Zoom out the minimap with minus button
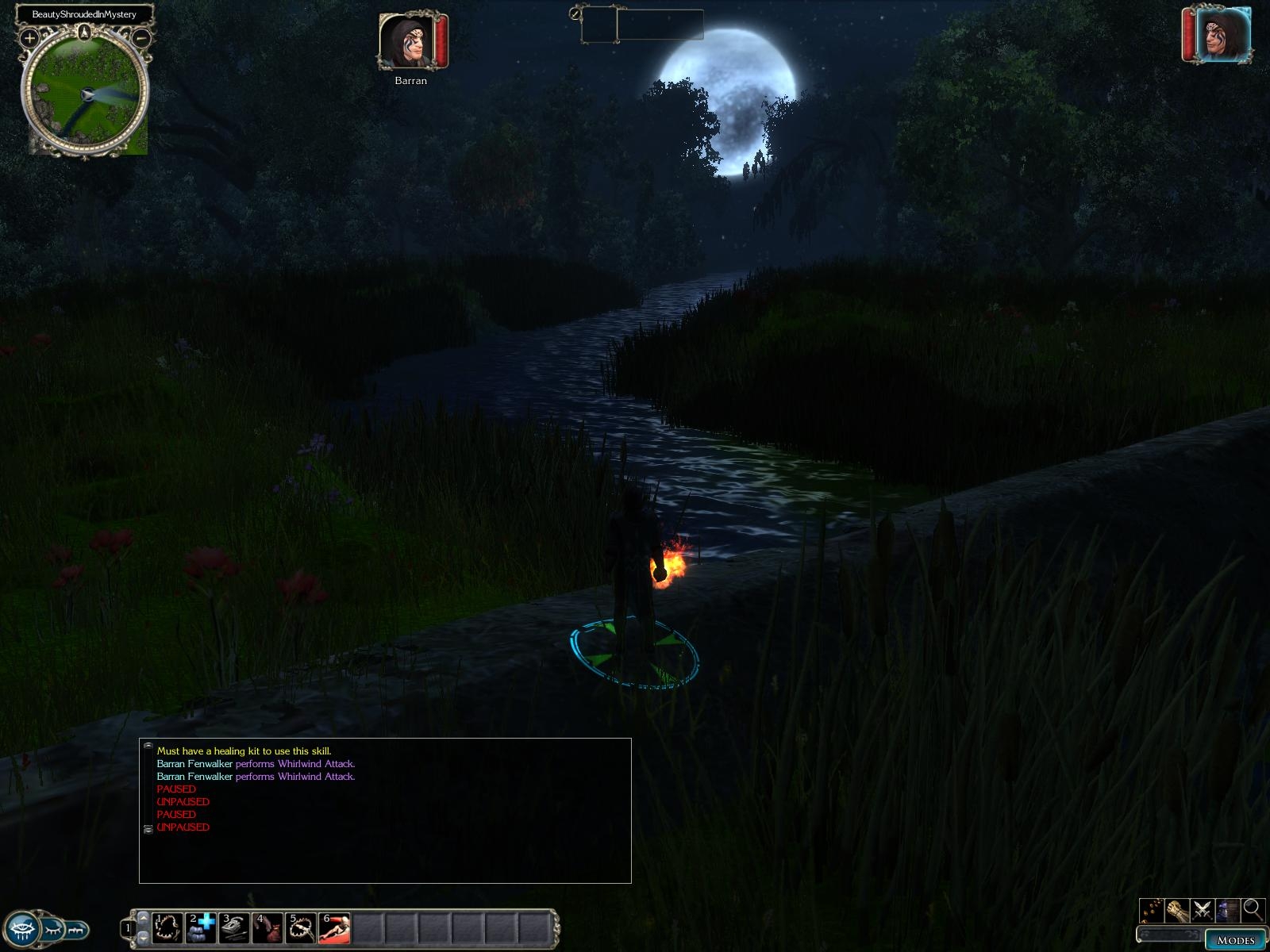This screenshot has height=952, width=1270. (141, 37)
